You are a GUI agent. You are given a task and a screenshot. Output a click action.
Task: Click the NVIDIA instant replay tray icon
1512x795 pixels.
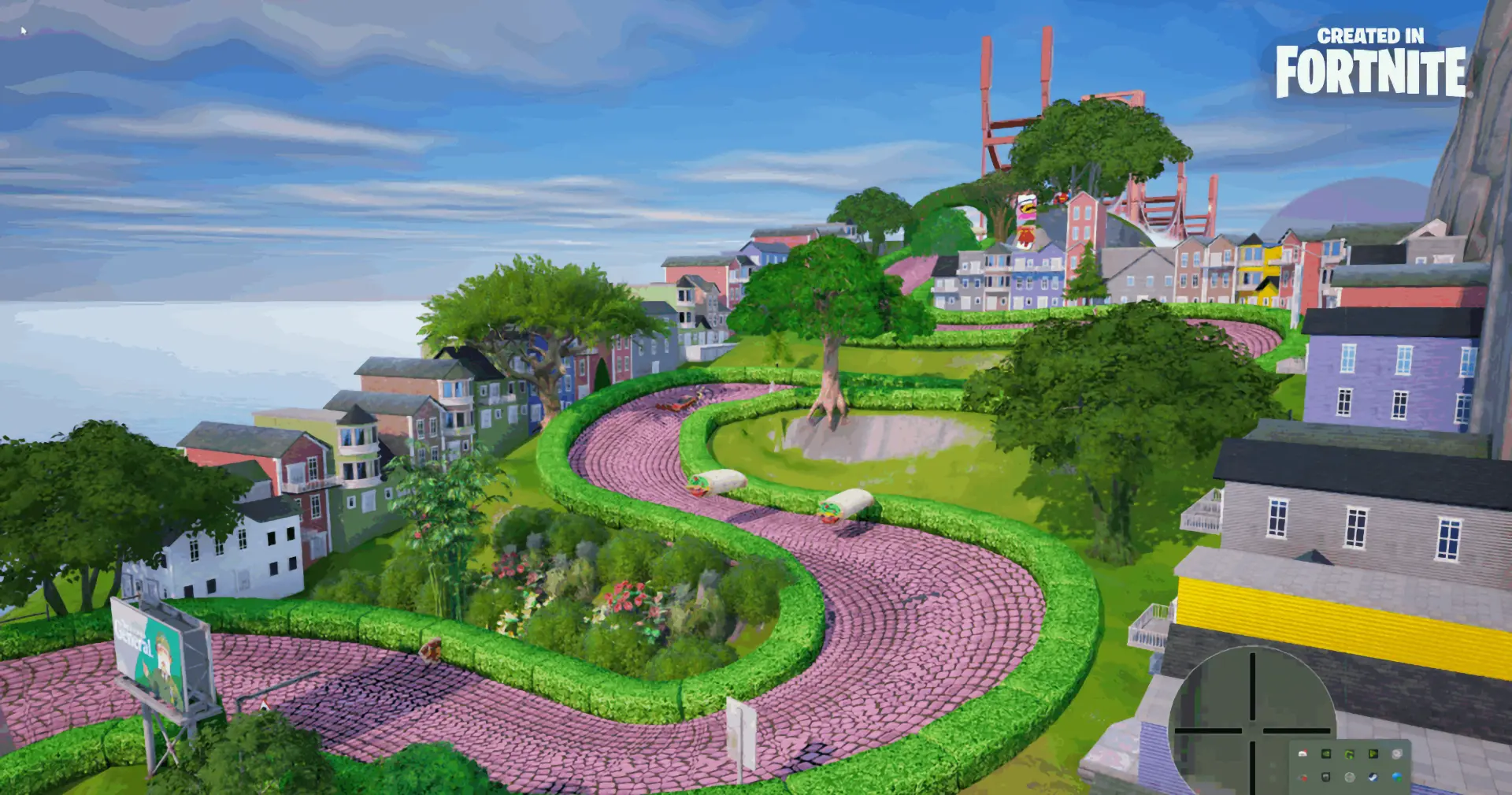tap(1373, 754)
